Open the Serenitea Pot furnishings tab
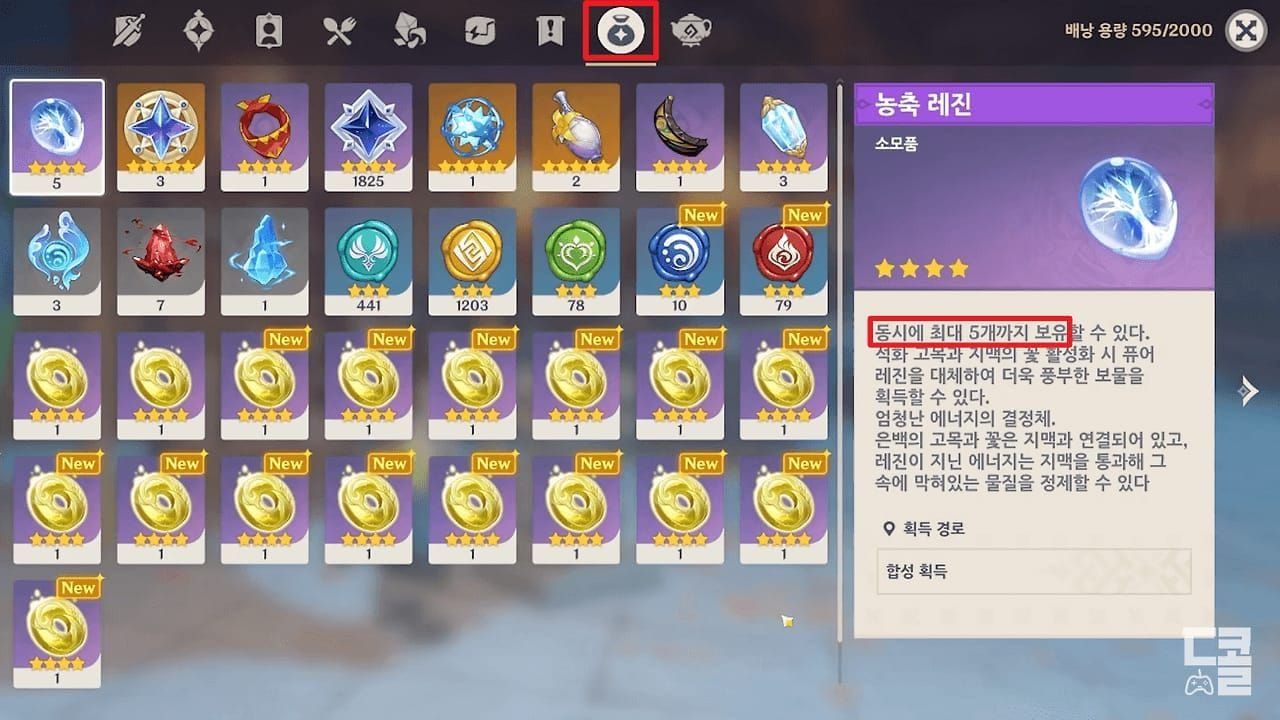 pyautogui.click(x=688, y=30)
